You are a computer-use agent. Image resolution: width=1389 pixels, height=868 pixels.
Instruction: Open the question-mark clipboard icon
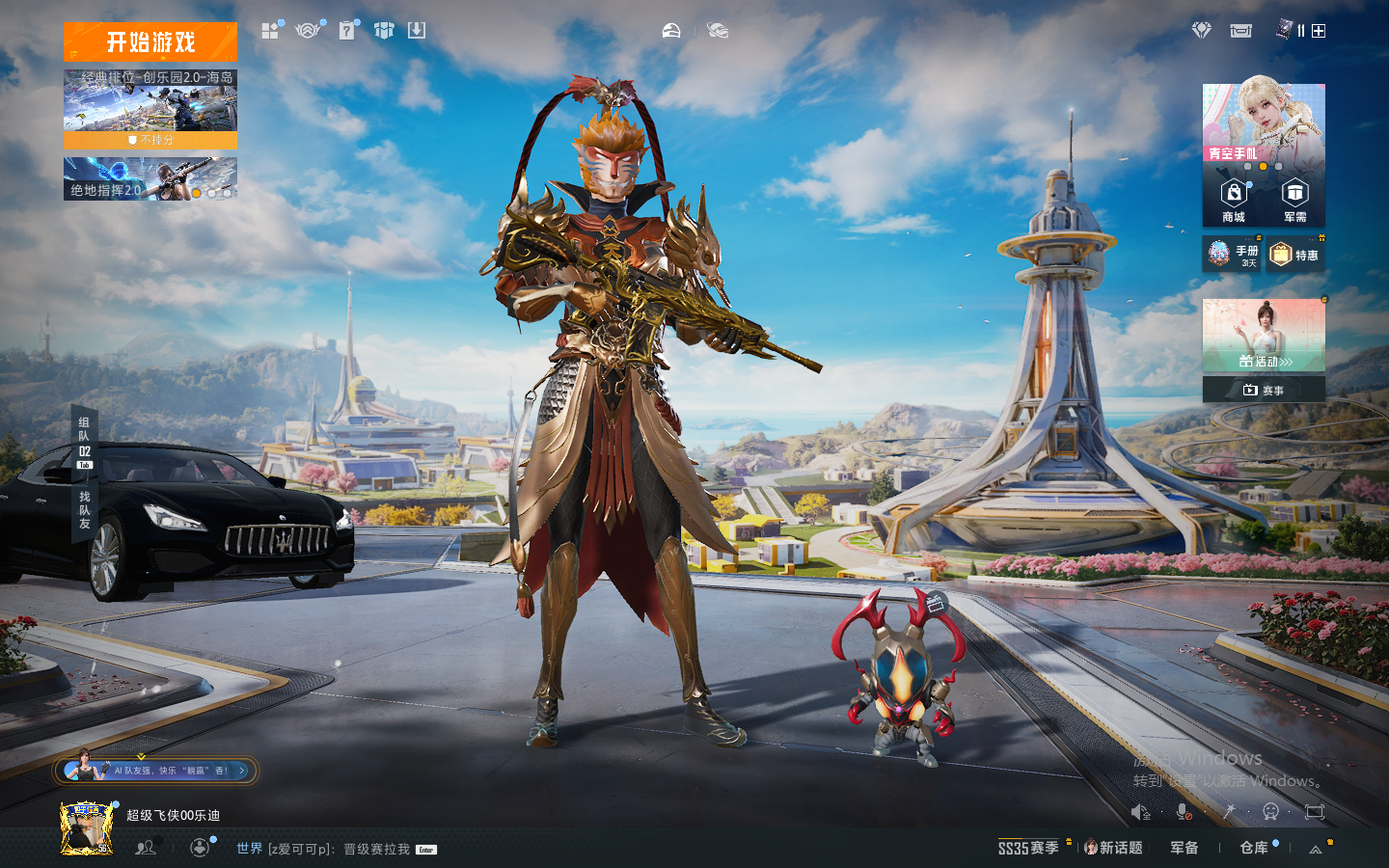click(347, 31)
